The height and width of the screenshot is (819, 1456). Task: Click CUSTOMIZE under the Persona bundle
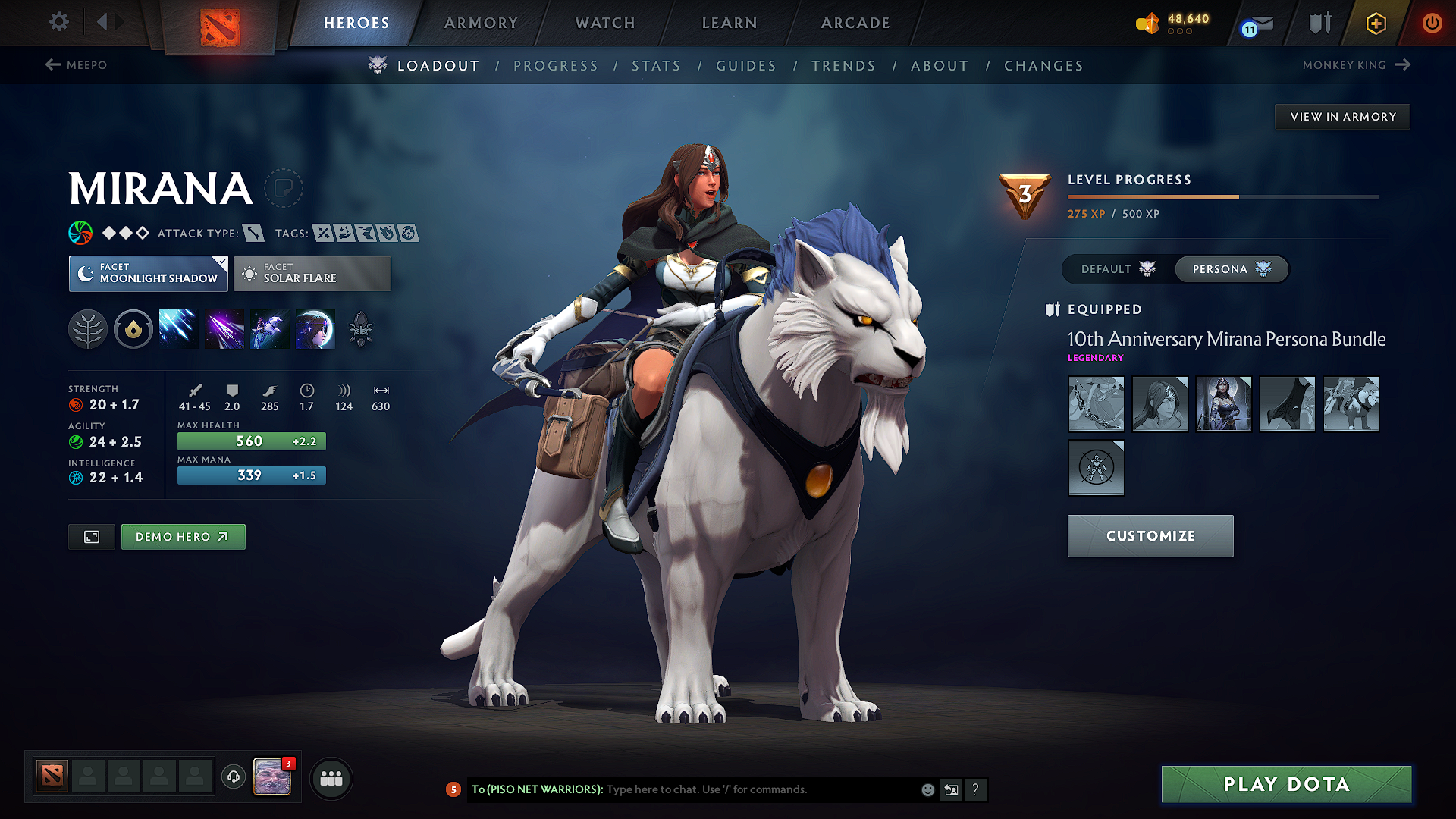(x=1150, y=536)
